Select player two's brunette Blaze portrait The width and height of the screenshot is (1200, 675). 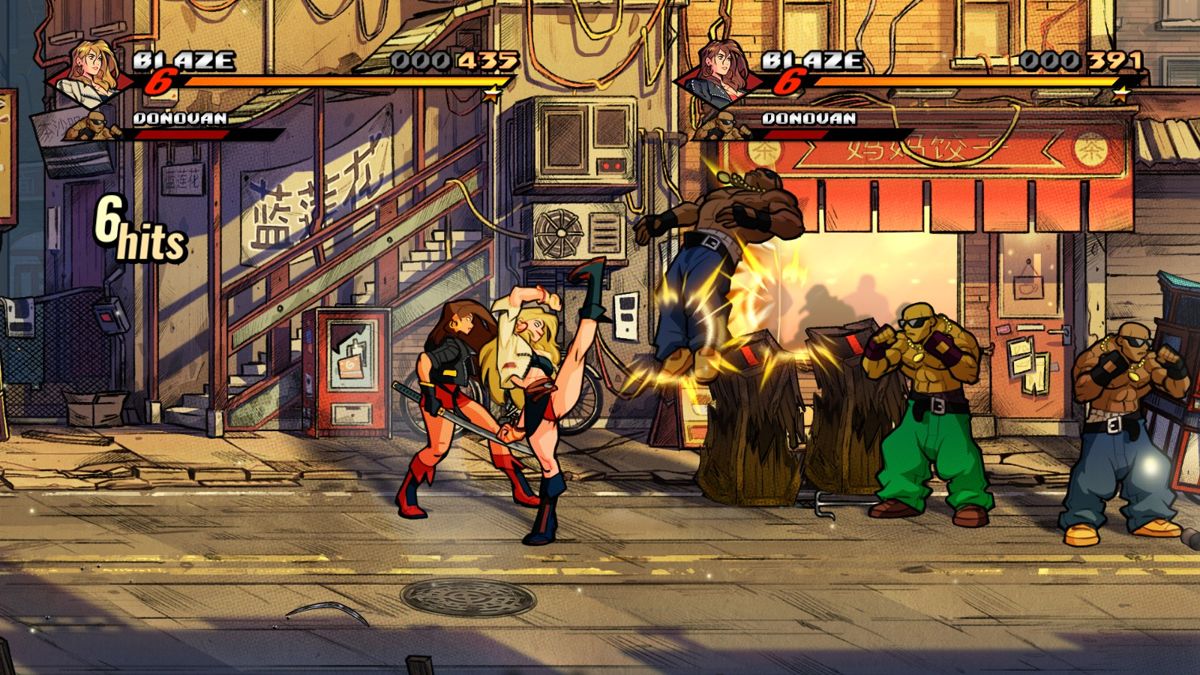click(716, 76)
